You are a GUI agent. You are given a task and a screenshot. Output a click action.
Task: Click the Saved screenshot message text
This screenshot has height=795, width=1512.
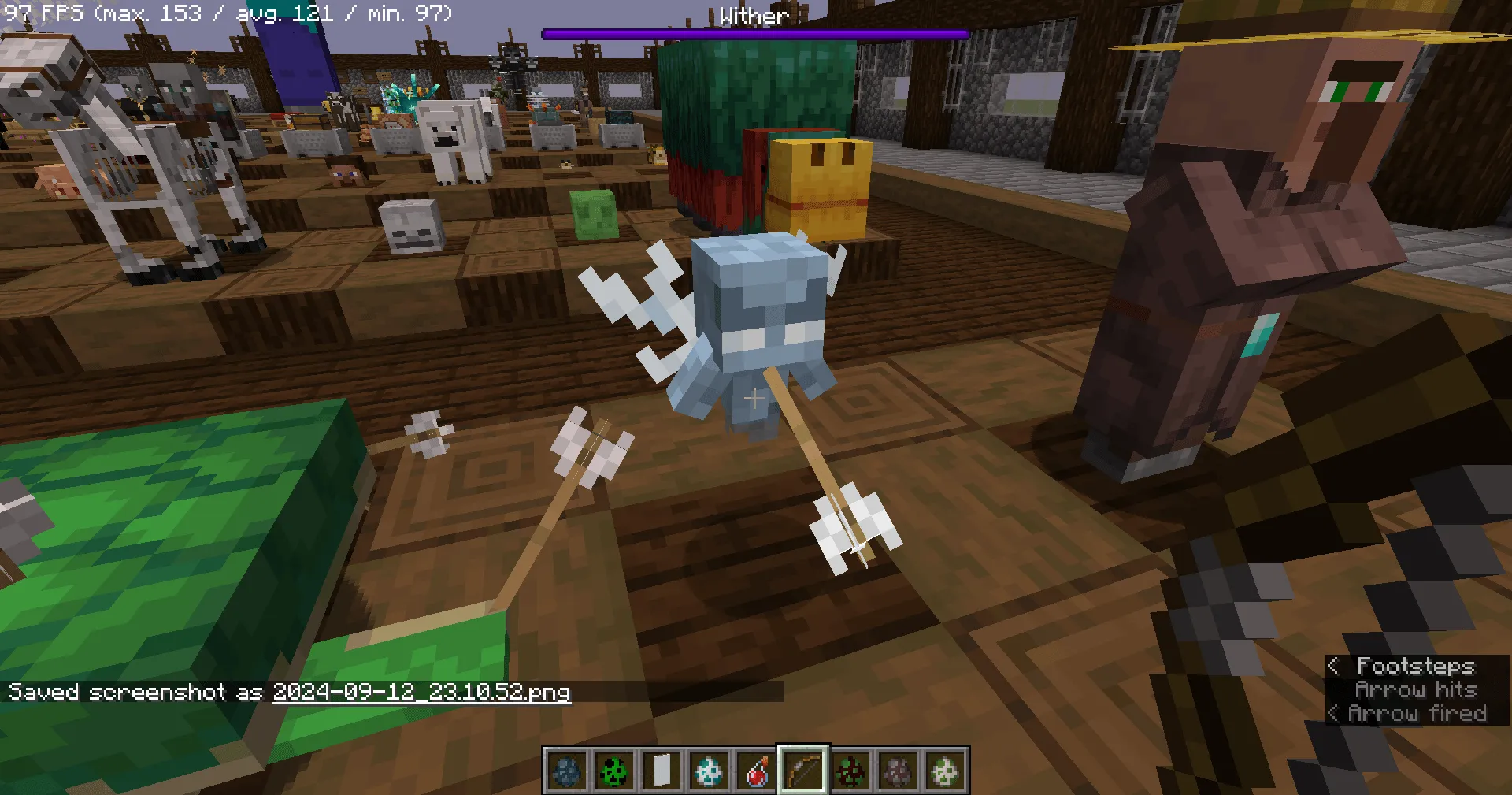point(134,692)
